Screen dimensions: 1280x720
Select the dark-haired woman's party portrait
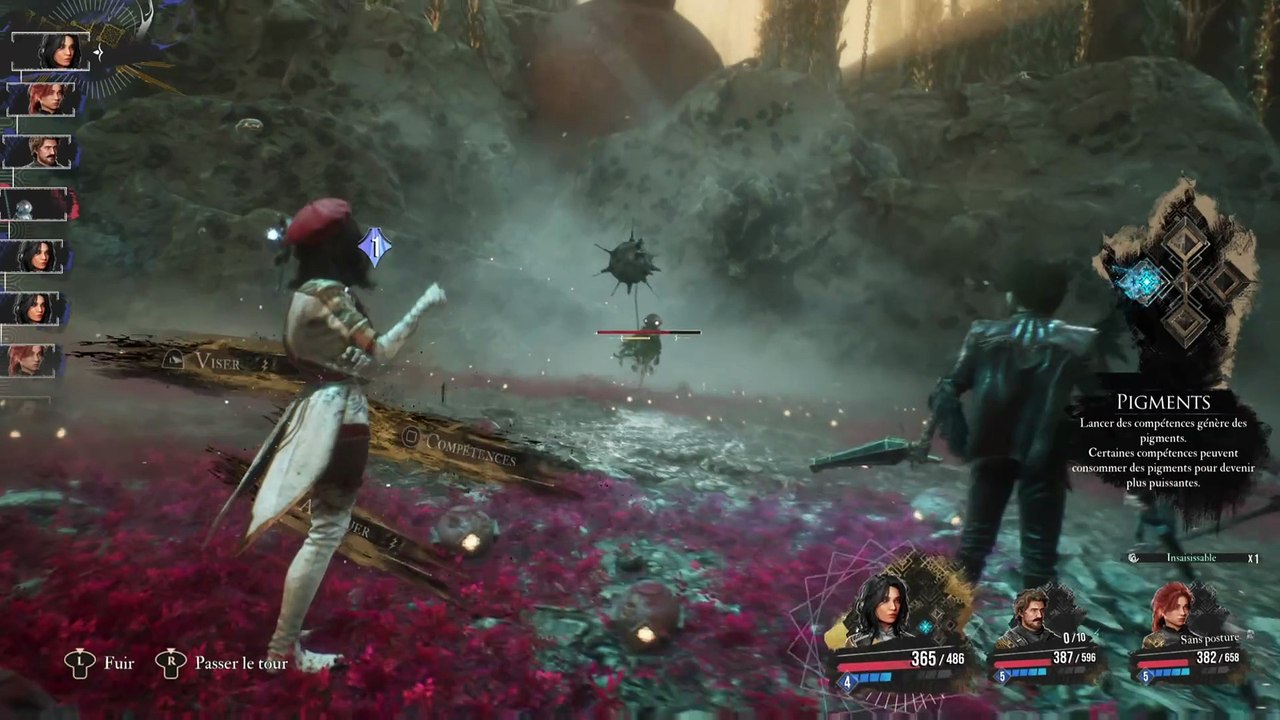(881, 609)
